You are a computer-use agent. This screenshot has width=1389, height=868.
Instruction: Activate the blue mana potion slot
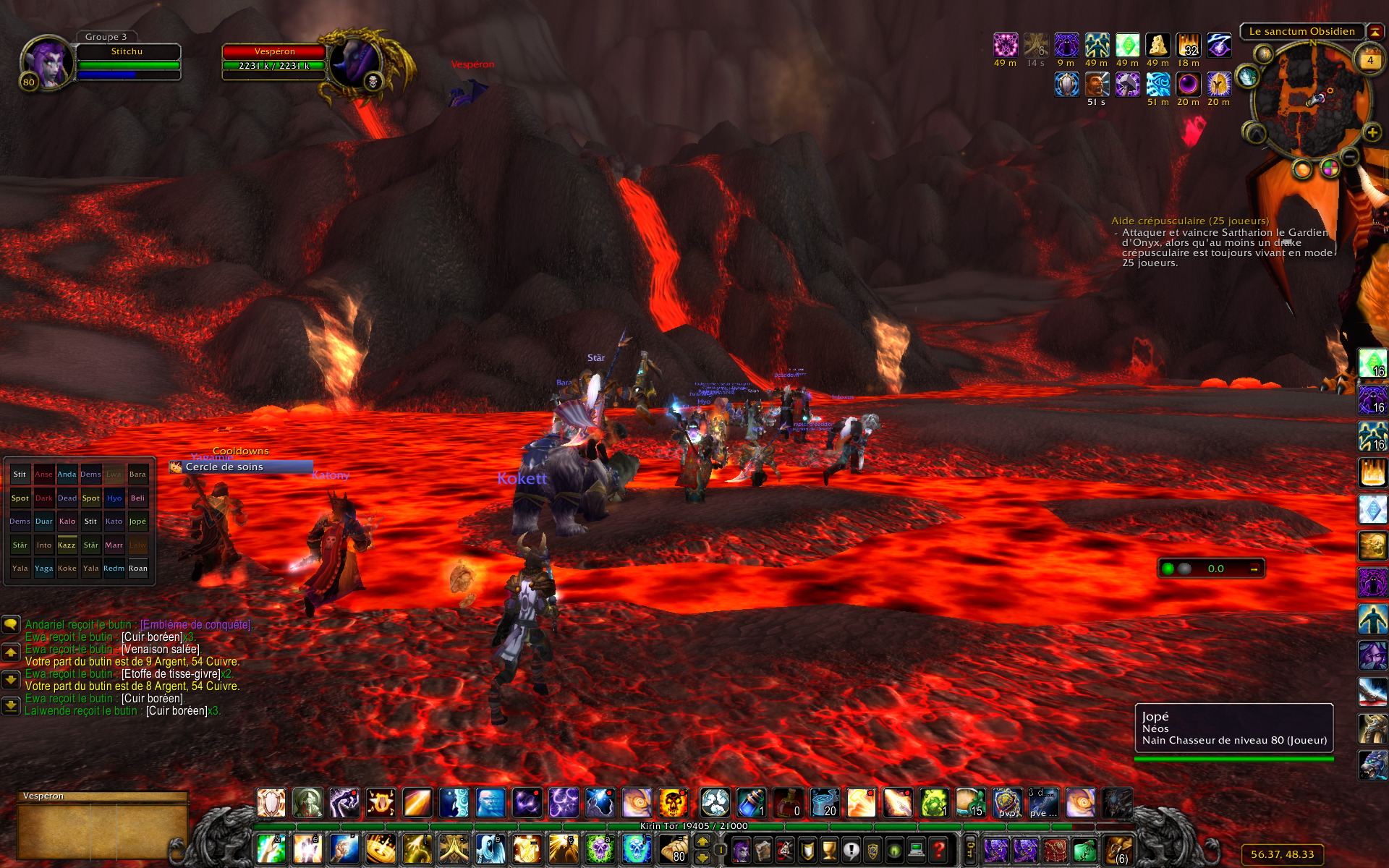751,804
